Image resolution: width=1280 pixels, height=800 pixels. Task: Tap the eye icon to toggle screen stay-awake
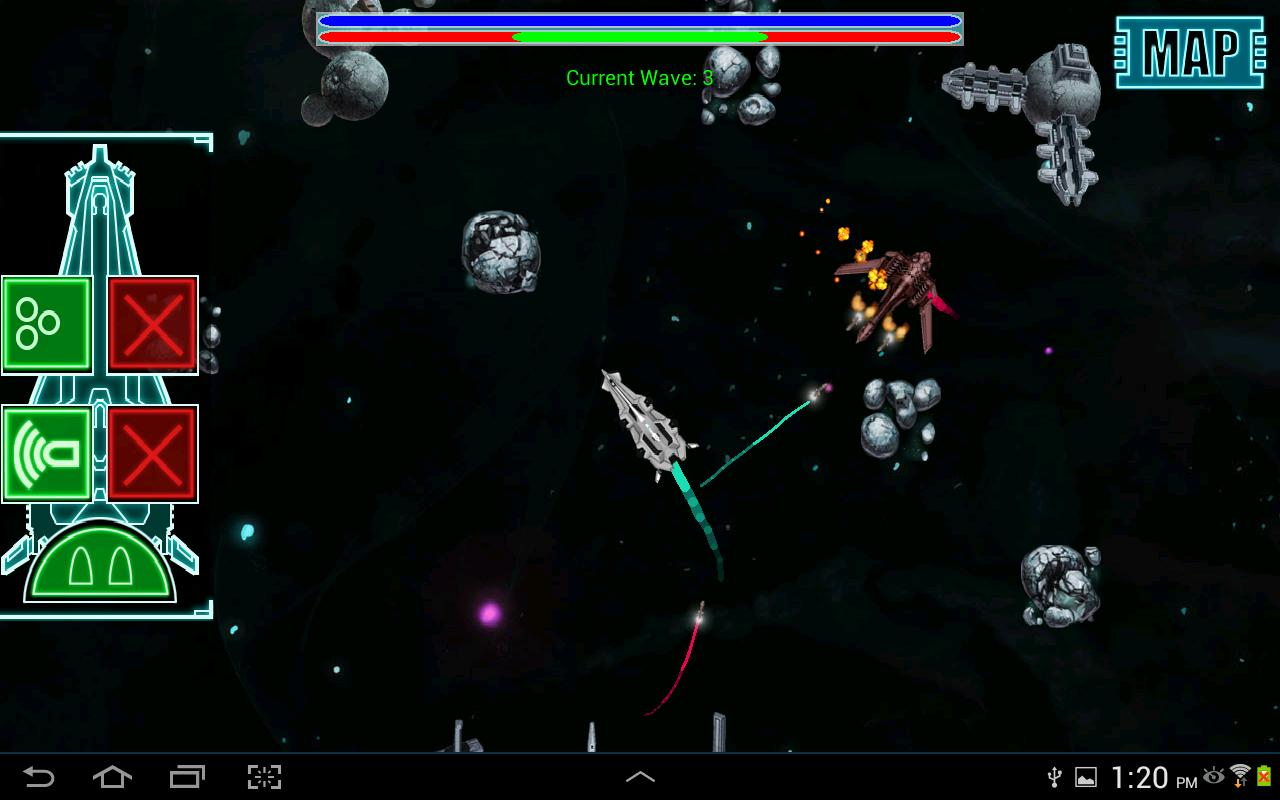pos(1215,777)
